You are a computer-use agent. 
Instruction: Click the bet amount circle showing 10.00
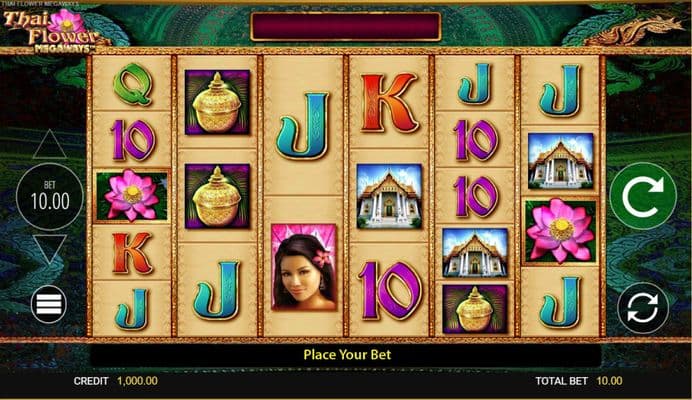point(49,197)
